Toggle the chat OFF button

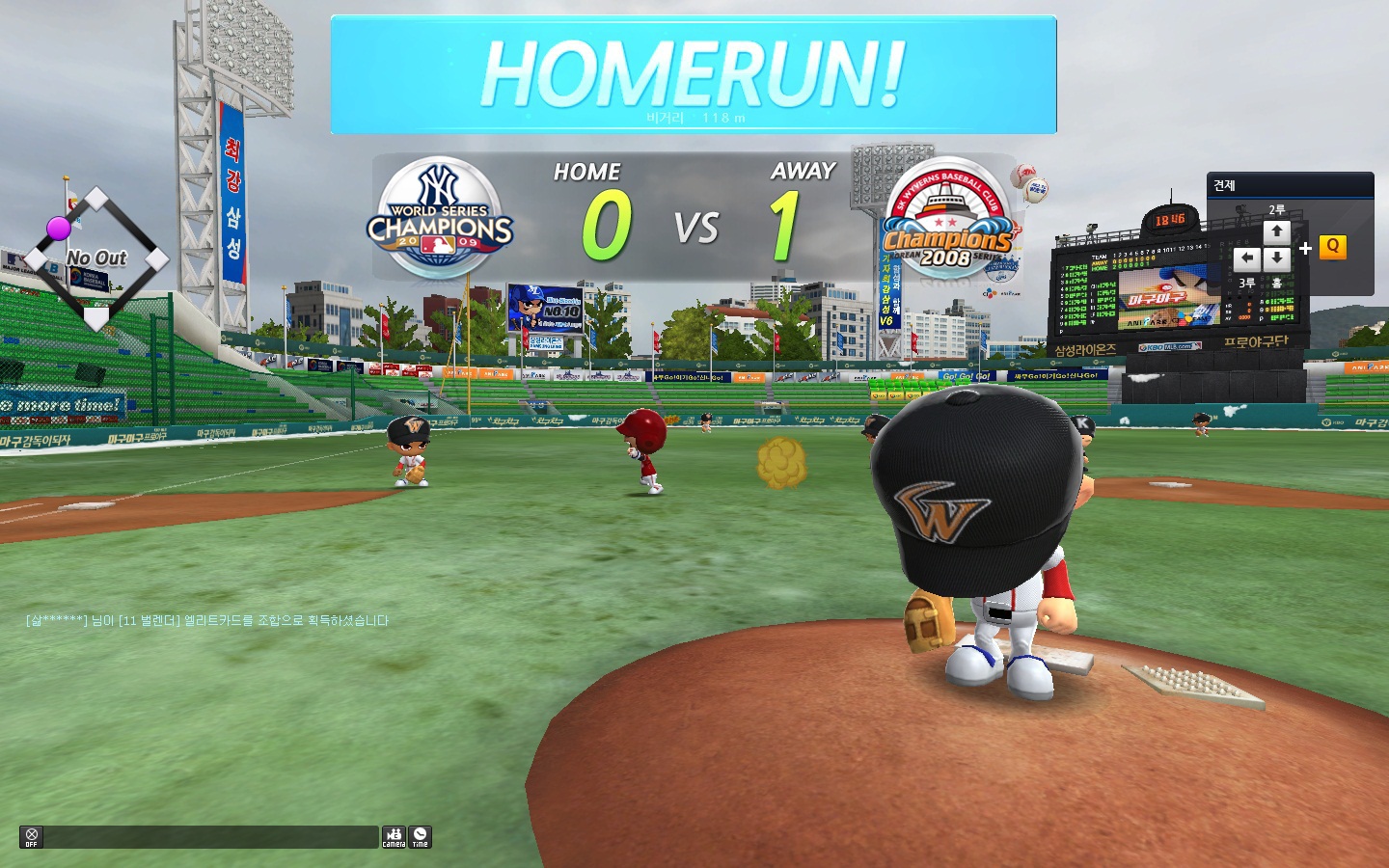pyautogui.click(x=31, y=837)
